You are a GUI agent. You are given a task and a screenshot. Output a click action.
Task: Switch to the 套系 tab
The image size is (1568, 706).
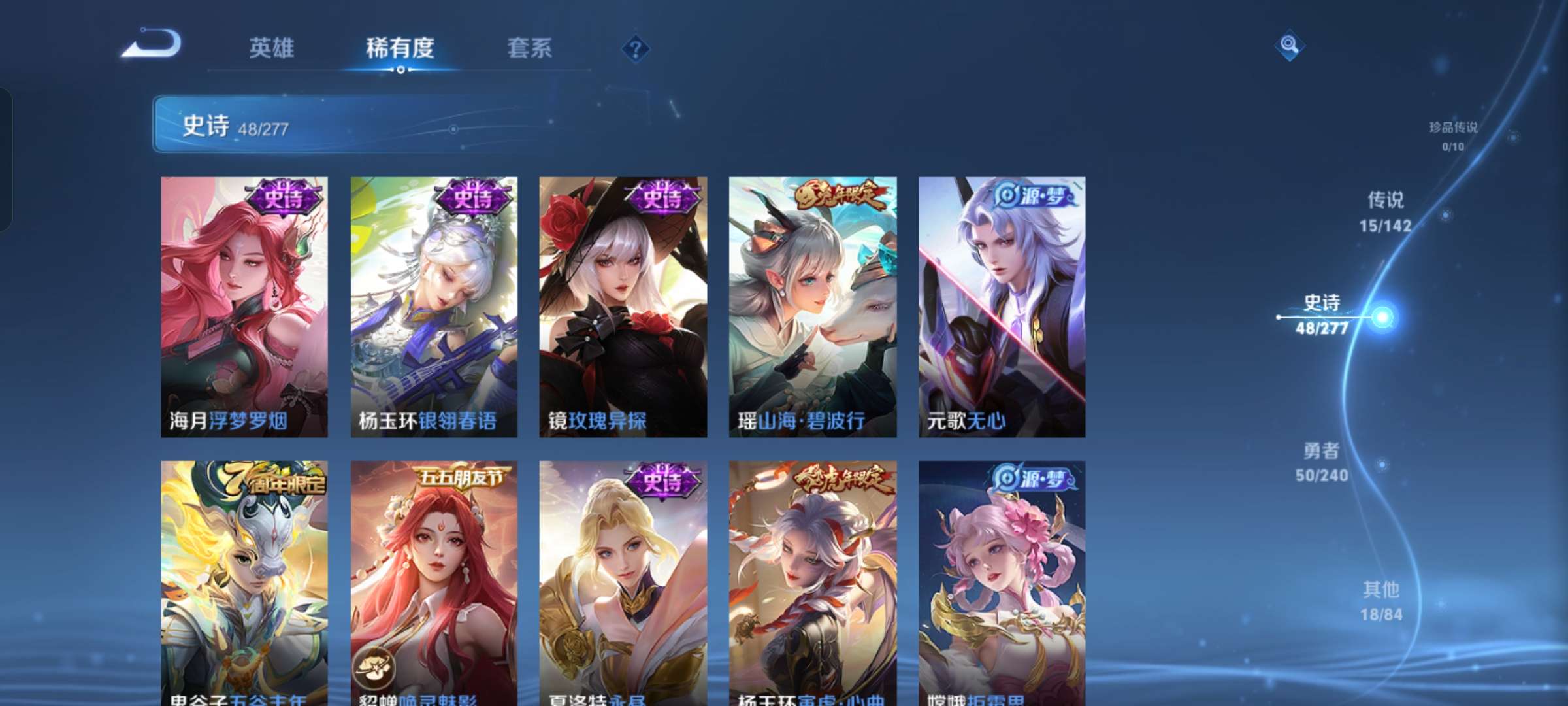(530, 48)
